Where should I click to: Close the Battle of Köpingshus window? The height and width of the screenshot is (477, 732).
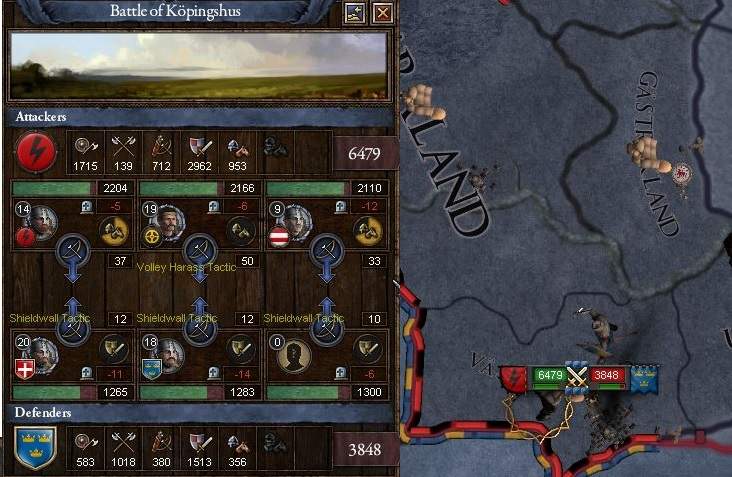[x=382, y=13]
